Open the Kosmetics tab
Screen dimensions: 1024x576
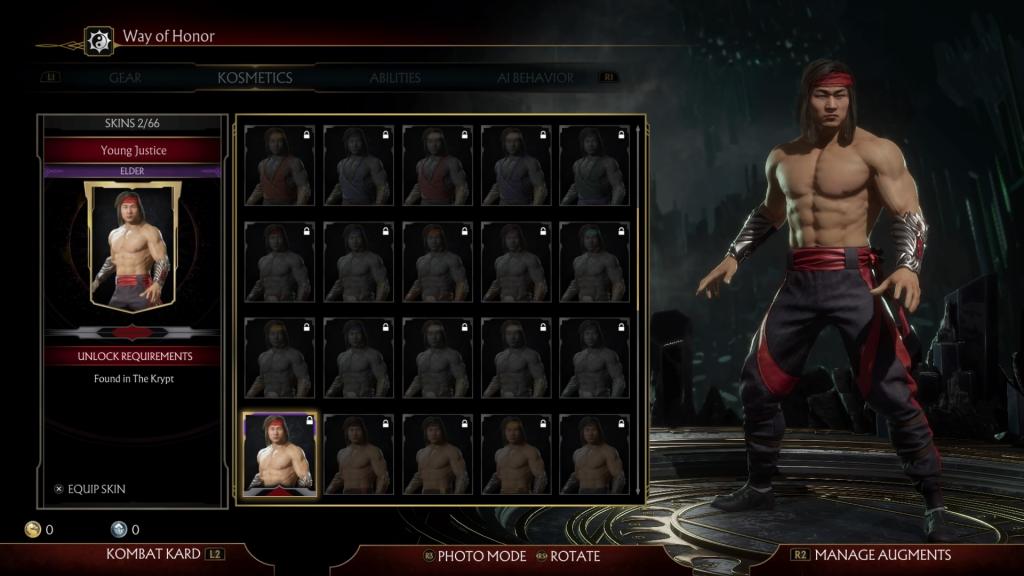[255, 78]
